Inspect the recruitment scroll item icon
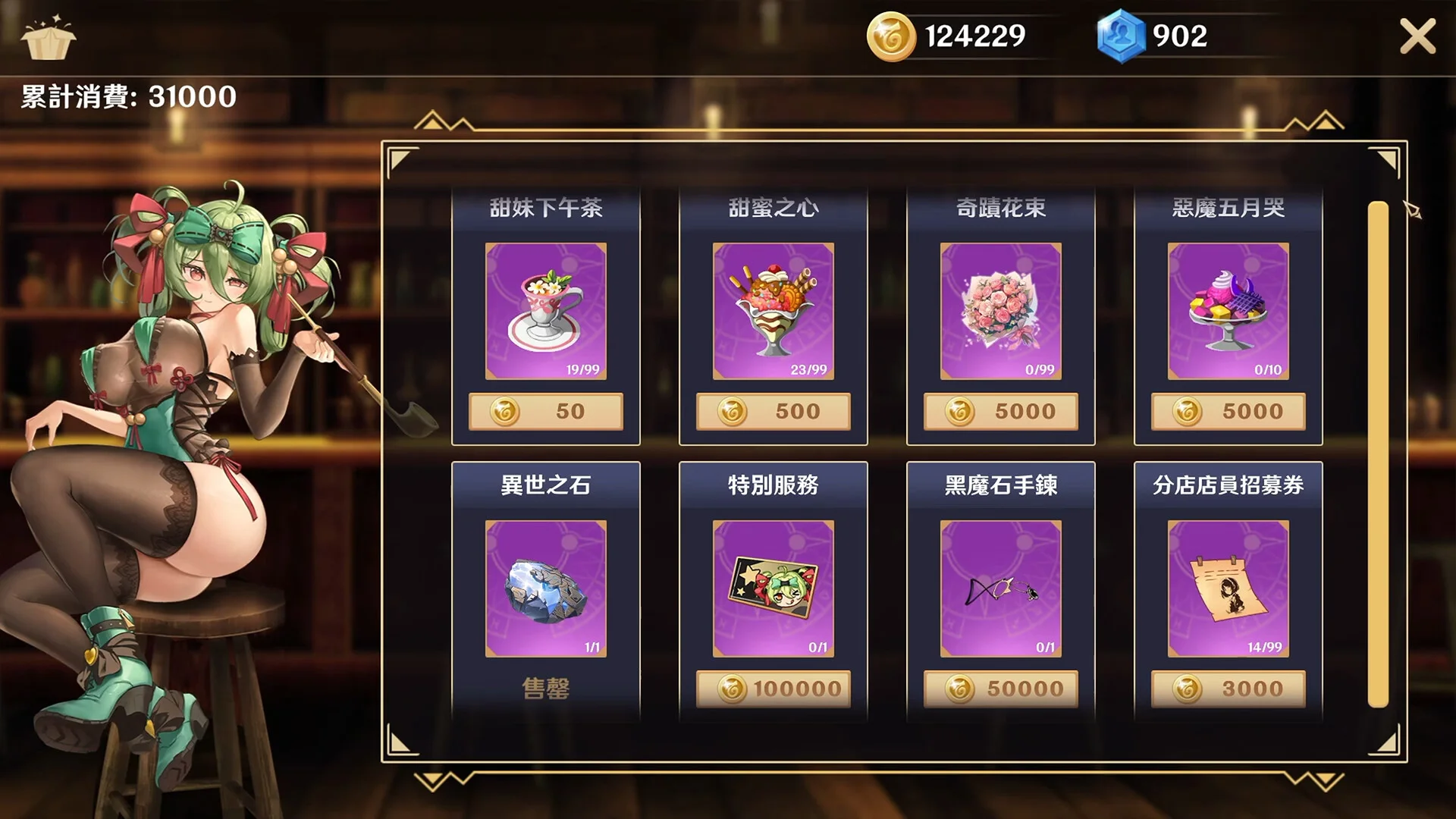This screenshot has height=819, width=1456. tap(1228, 588)
